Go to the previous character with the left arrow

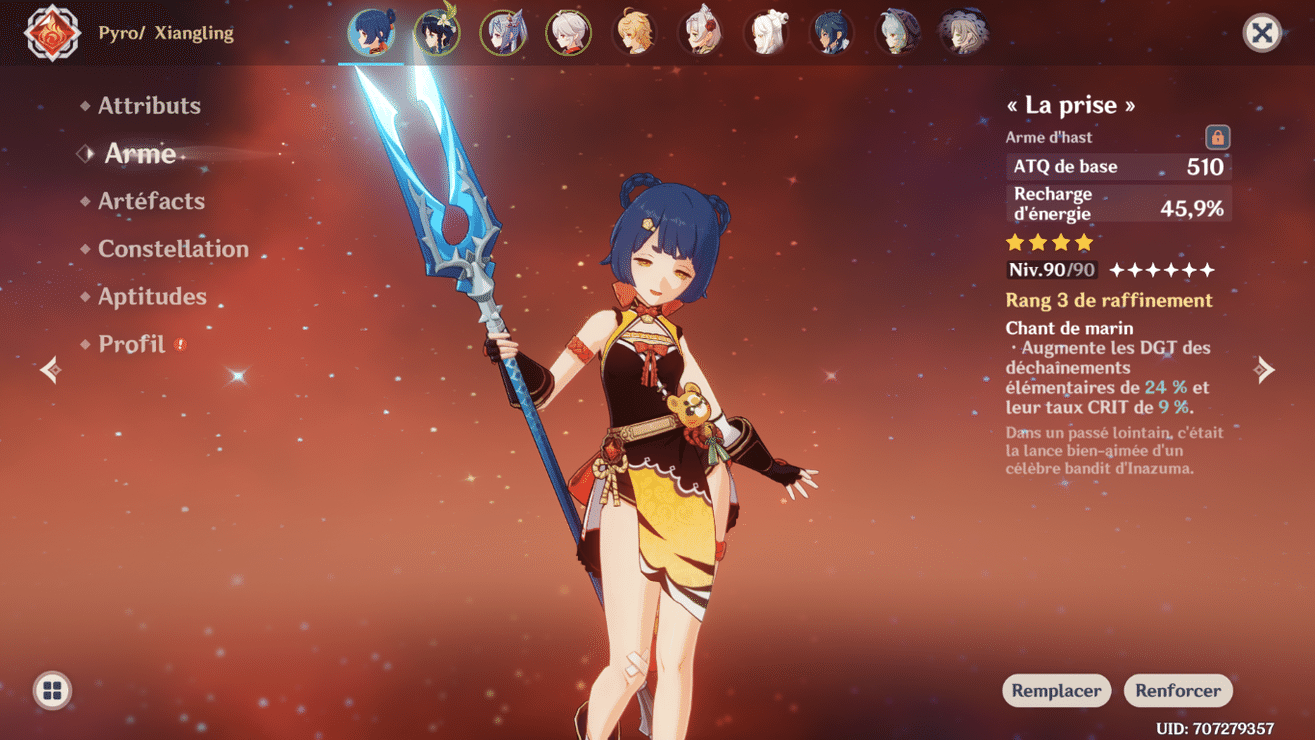pyautogui.click(x=50, y=369)
